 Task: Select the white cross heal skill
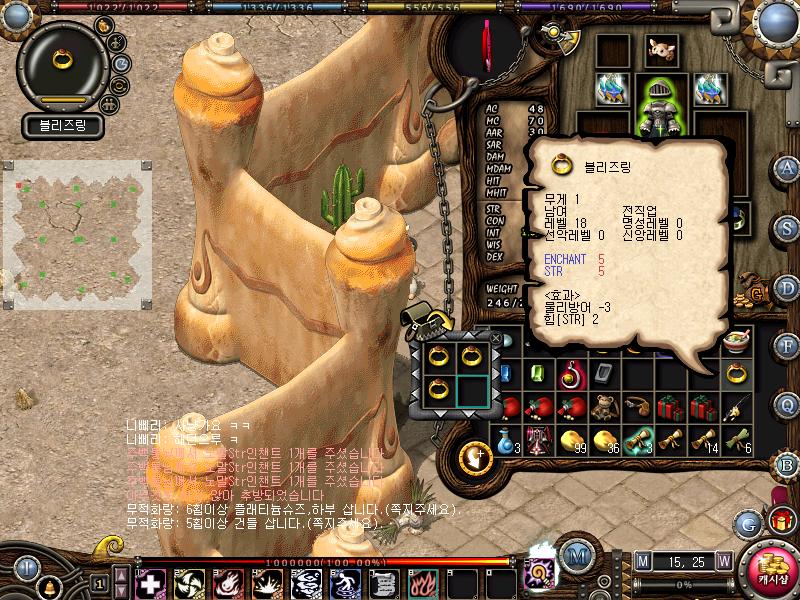(x=149, y=581)
